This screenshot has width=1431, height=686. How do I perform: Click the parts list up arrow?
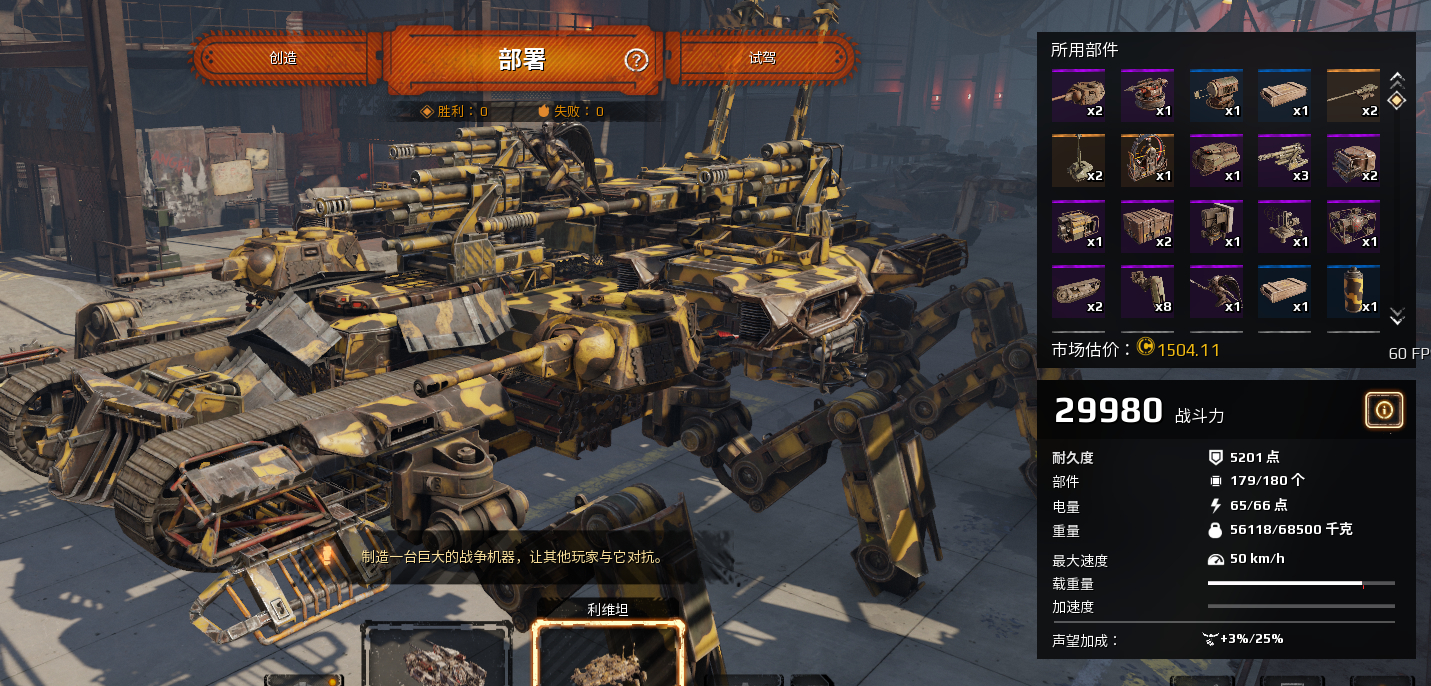(x=1397, y=77)
